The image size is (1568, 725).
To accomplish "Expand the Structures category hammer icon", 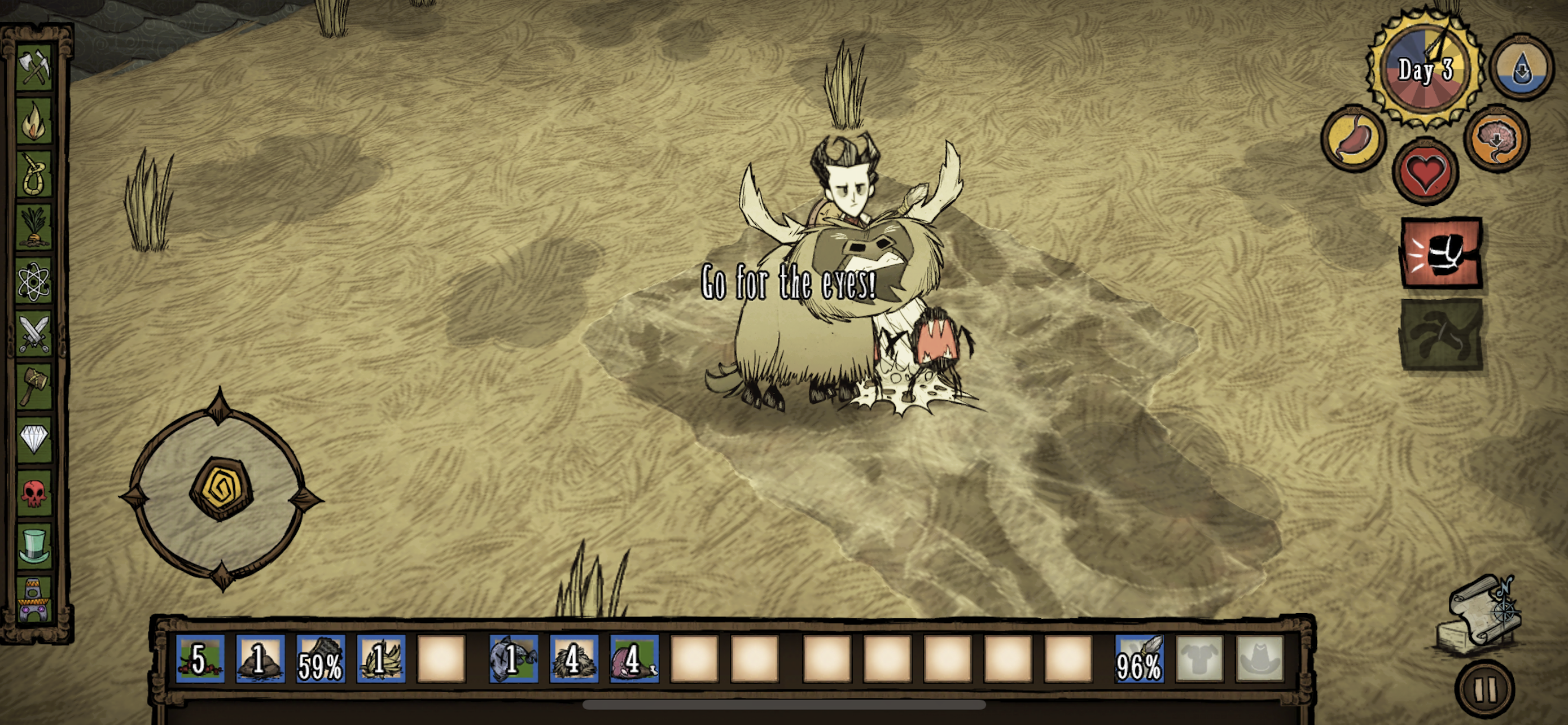I will pos(34,387).
